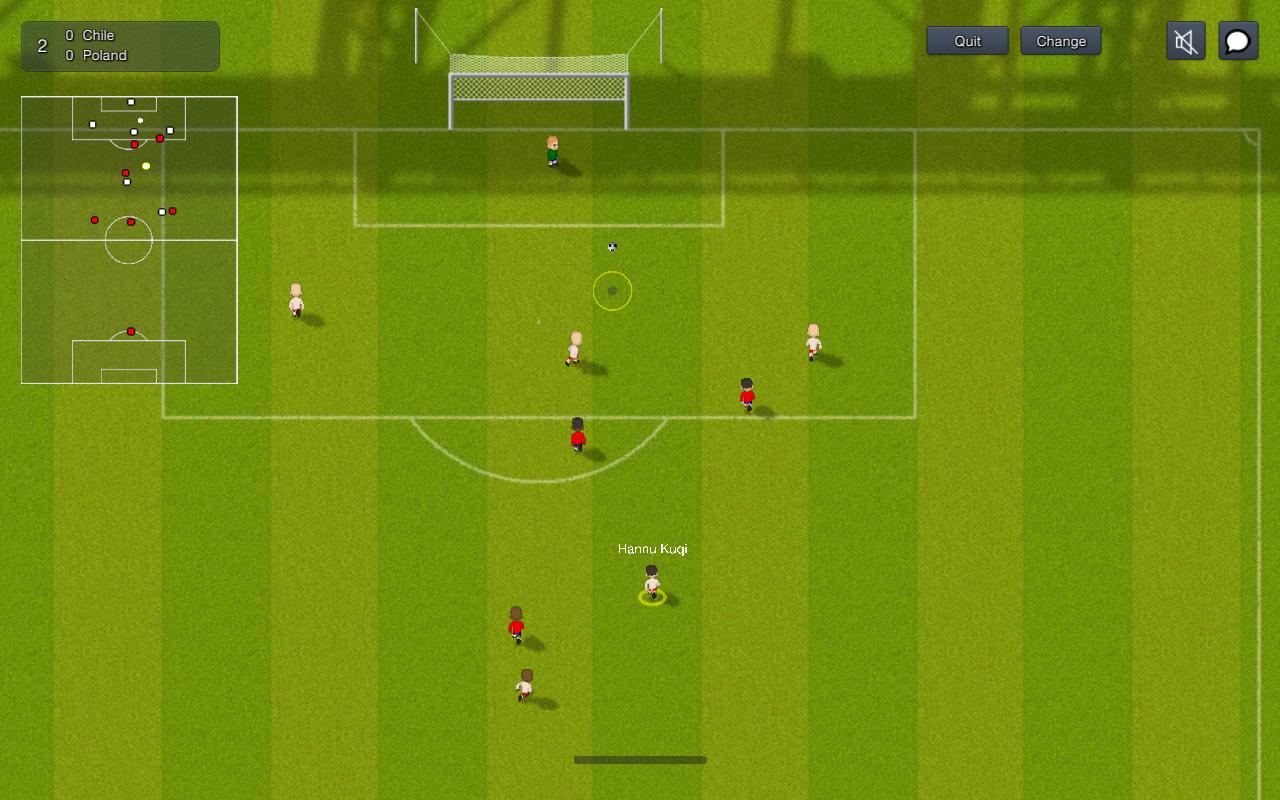Click the minimap radar panel
This screenshot has width=1280, height=800.
pos(128,240)
